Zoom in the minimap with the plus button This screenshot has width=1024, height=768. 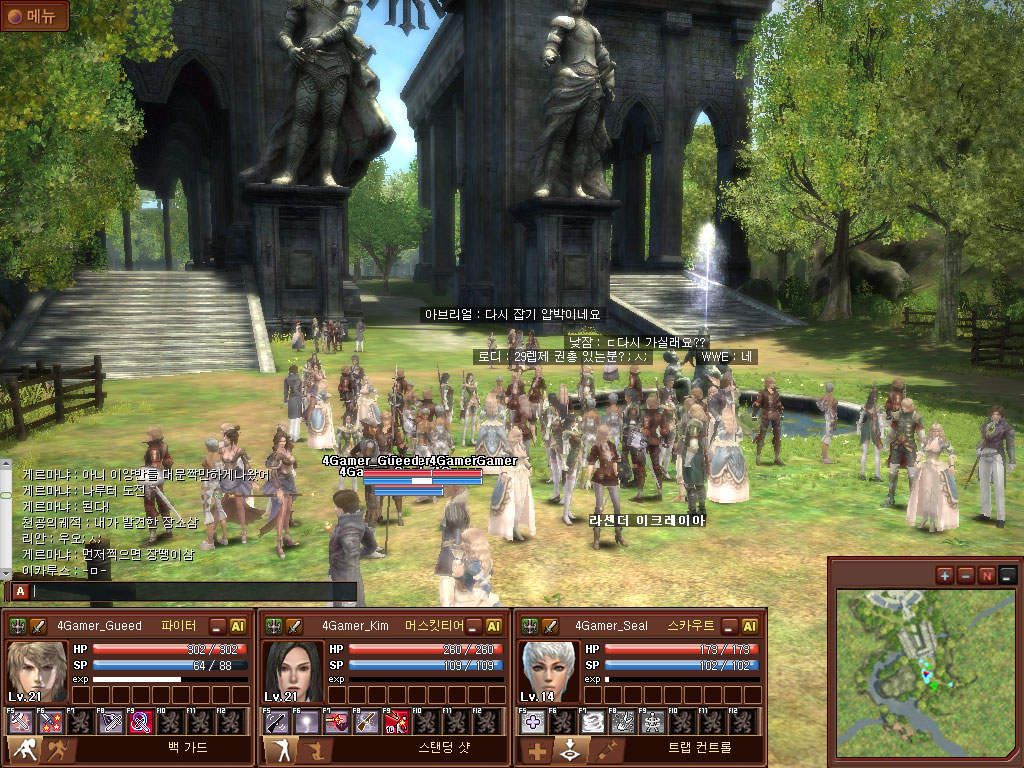945,575
